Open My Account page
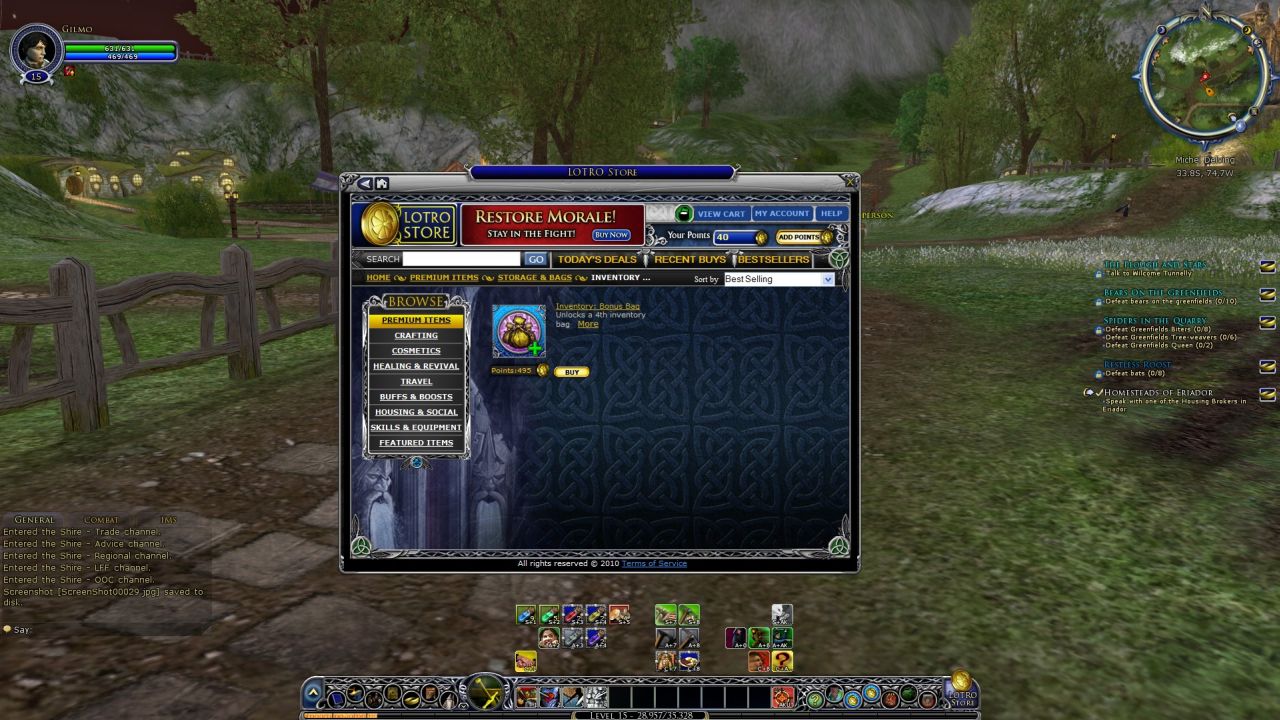The width and height of the screenshot is (1280, 720). click(x=782, y=214)
